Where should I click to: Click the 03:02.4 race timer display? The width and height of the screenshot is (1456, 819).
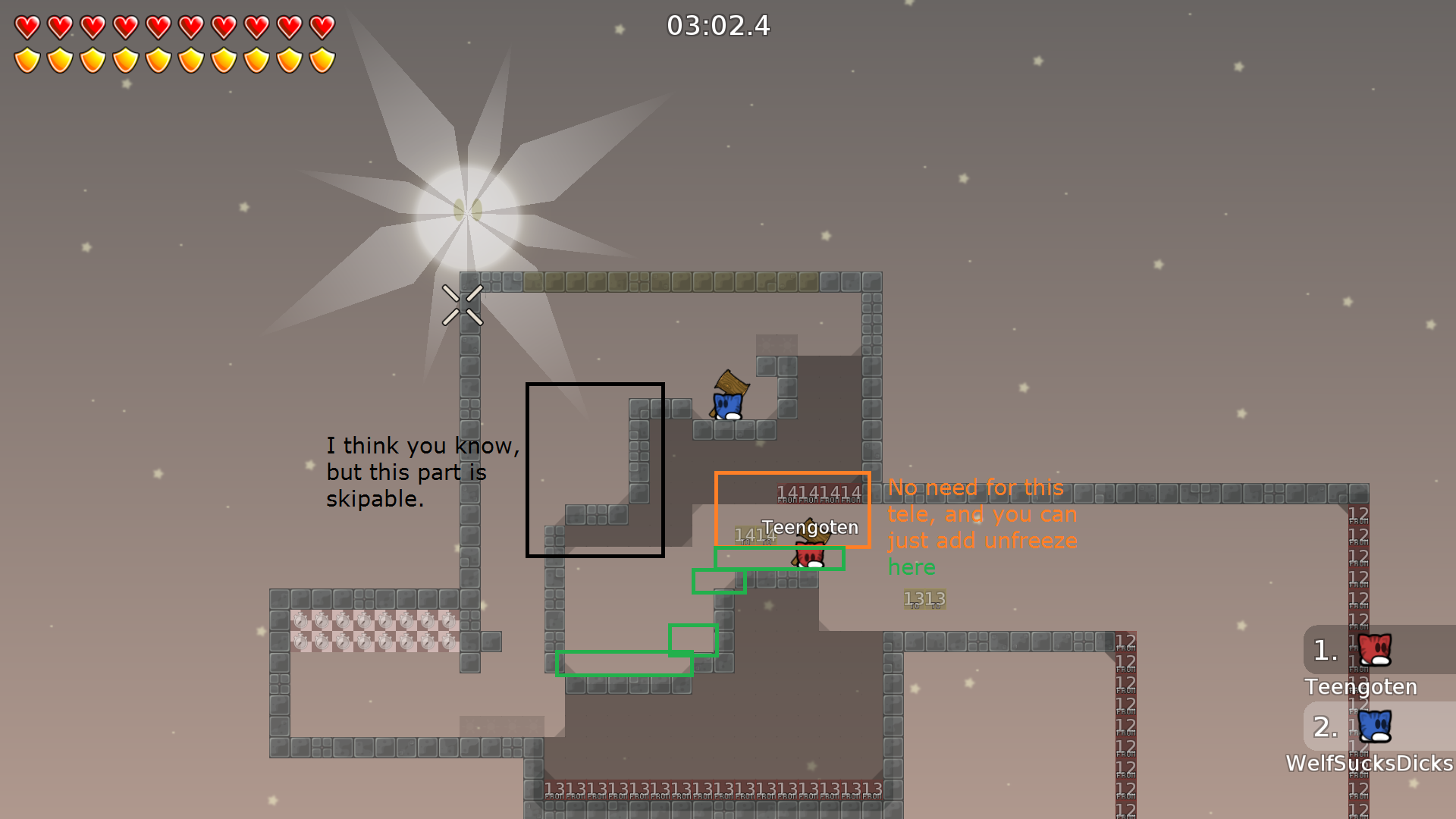coord(719,27)
